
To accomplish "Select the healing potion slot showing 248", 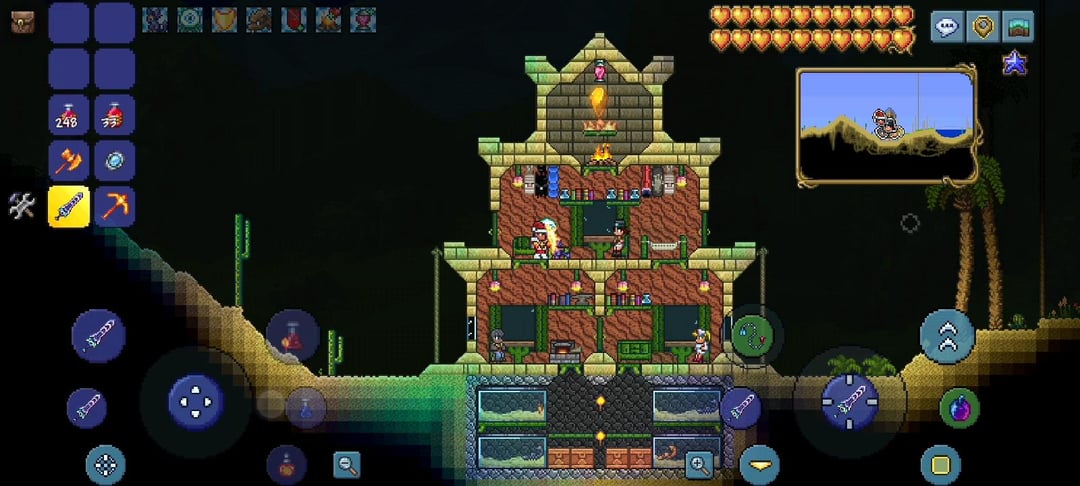I will click(x=69, y=114).
